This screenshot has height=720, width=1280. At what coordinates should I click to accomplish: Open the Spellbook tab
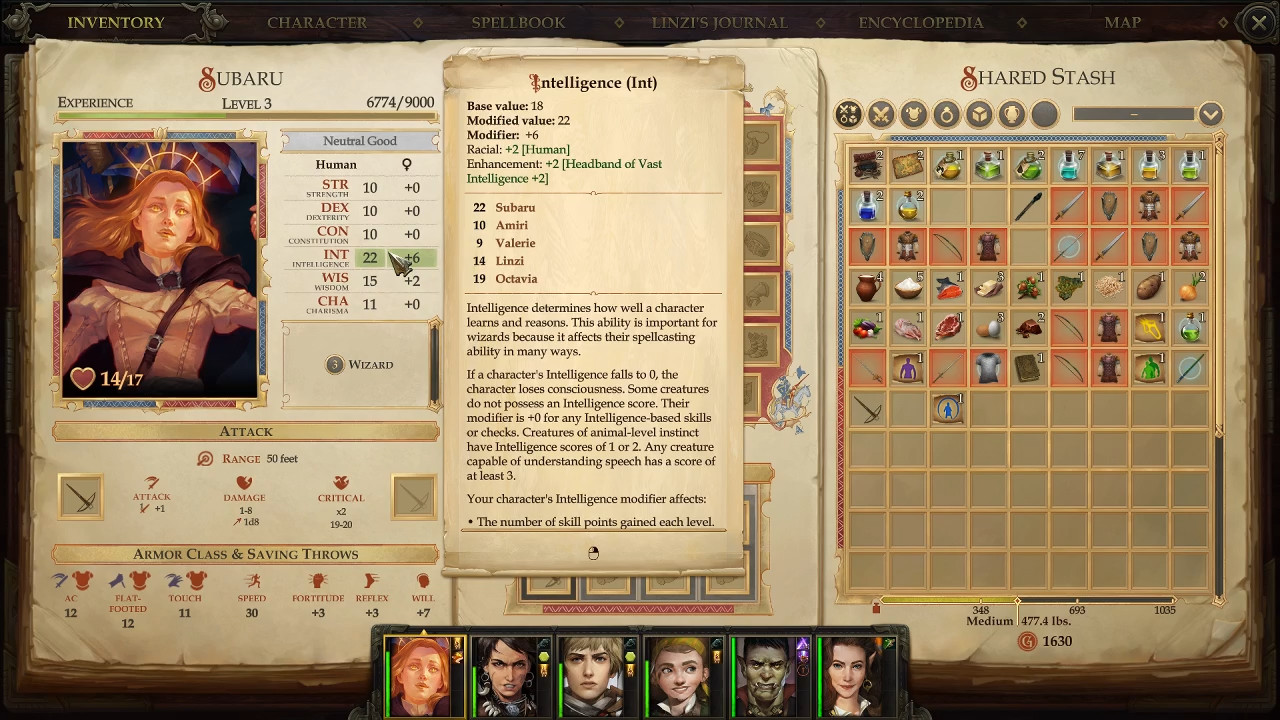pyautogui.click(x=518, y=22)
